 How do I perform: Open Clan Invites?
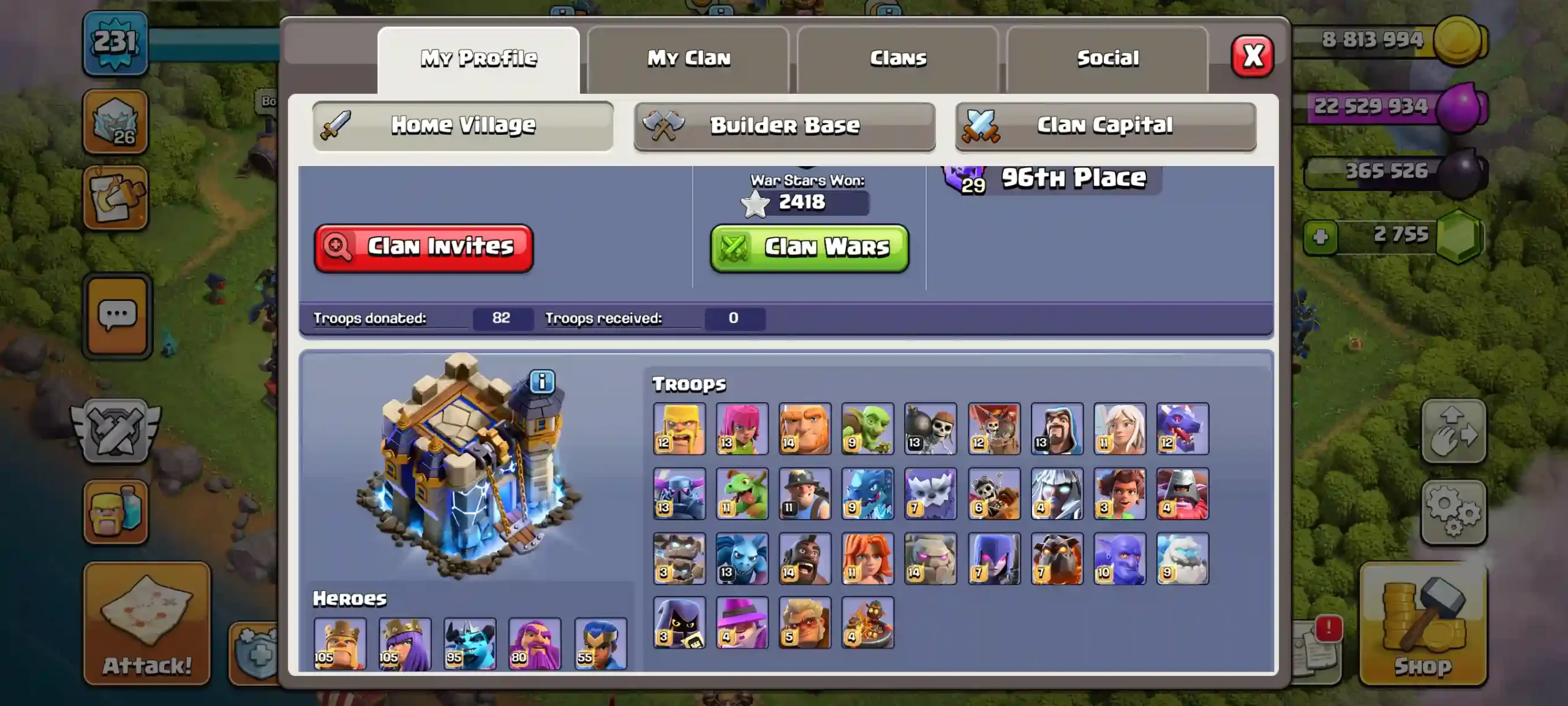424,247
